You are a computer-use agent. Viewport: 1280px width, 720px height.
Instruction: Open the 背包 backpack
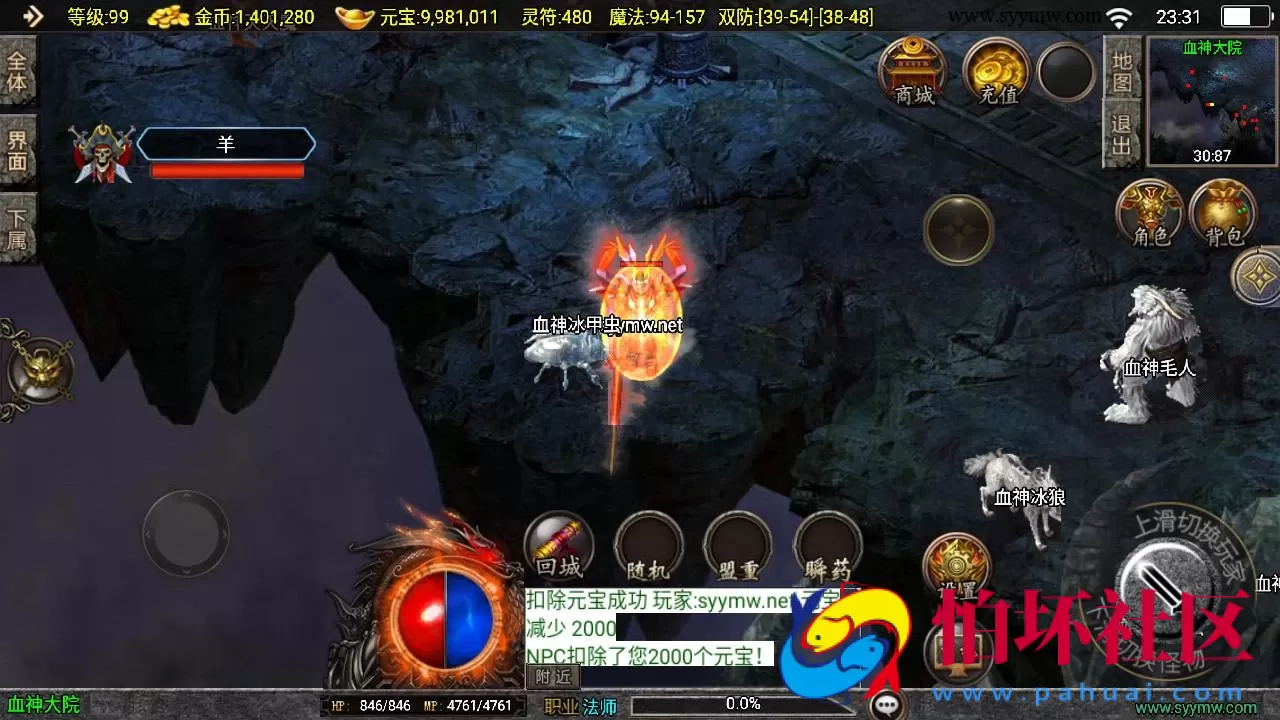pyautogui.click(x=1224, y=210)
